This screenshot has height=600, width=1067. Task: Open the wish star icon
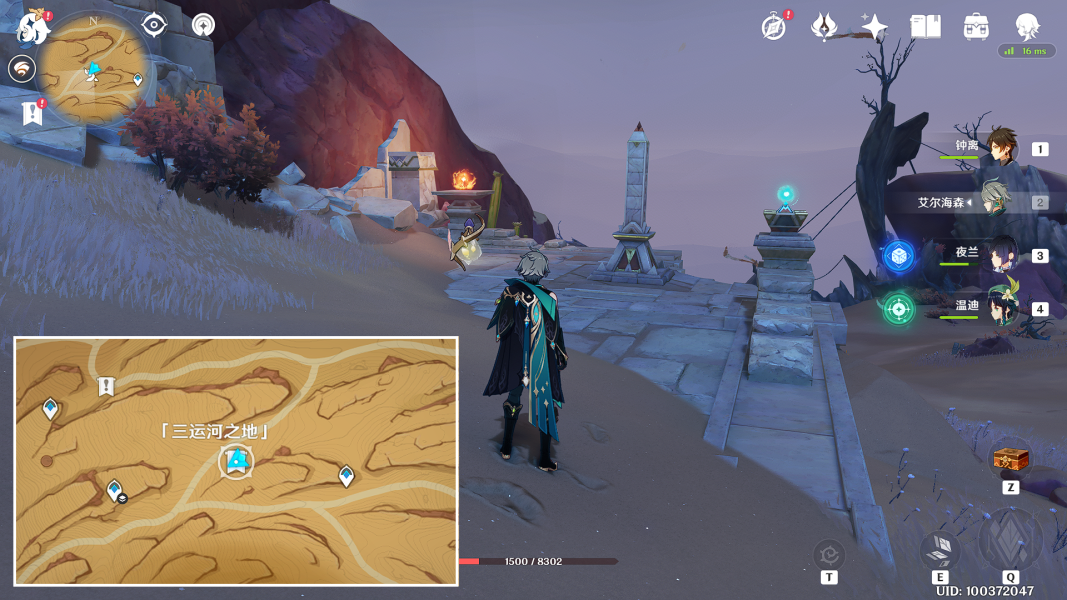click(874, 27)
